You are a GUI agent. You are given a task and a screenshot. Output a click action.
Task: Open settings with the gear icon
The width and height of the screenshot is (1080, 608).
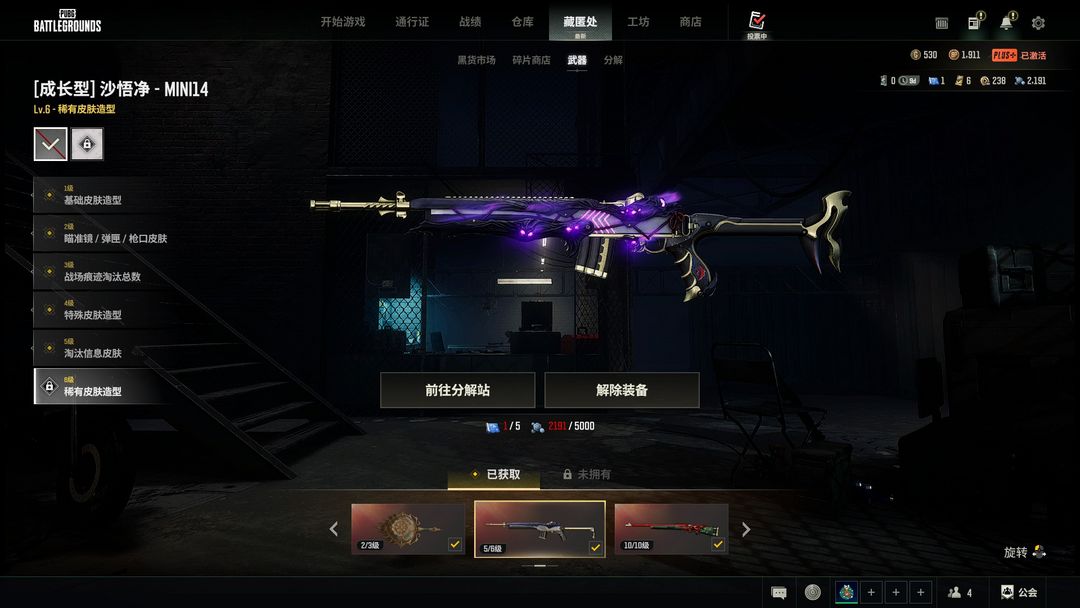pos(1038,23)
